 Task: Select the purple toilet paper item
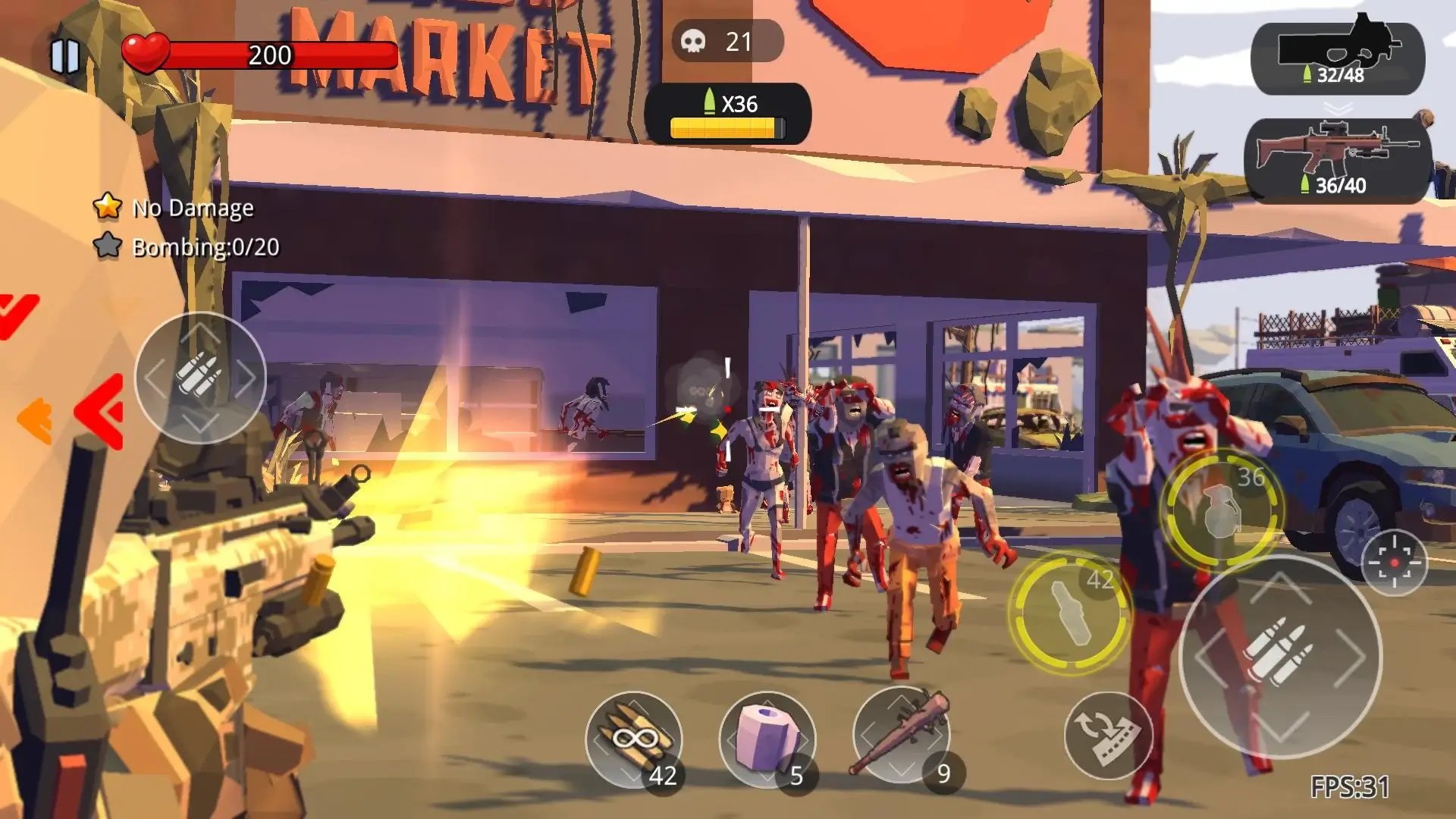pyautogui.click(x=771, y=739)
